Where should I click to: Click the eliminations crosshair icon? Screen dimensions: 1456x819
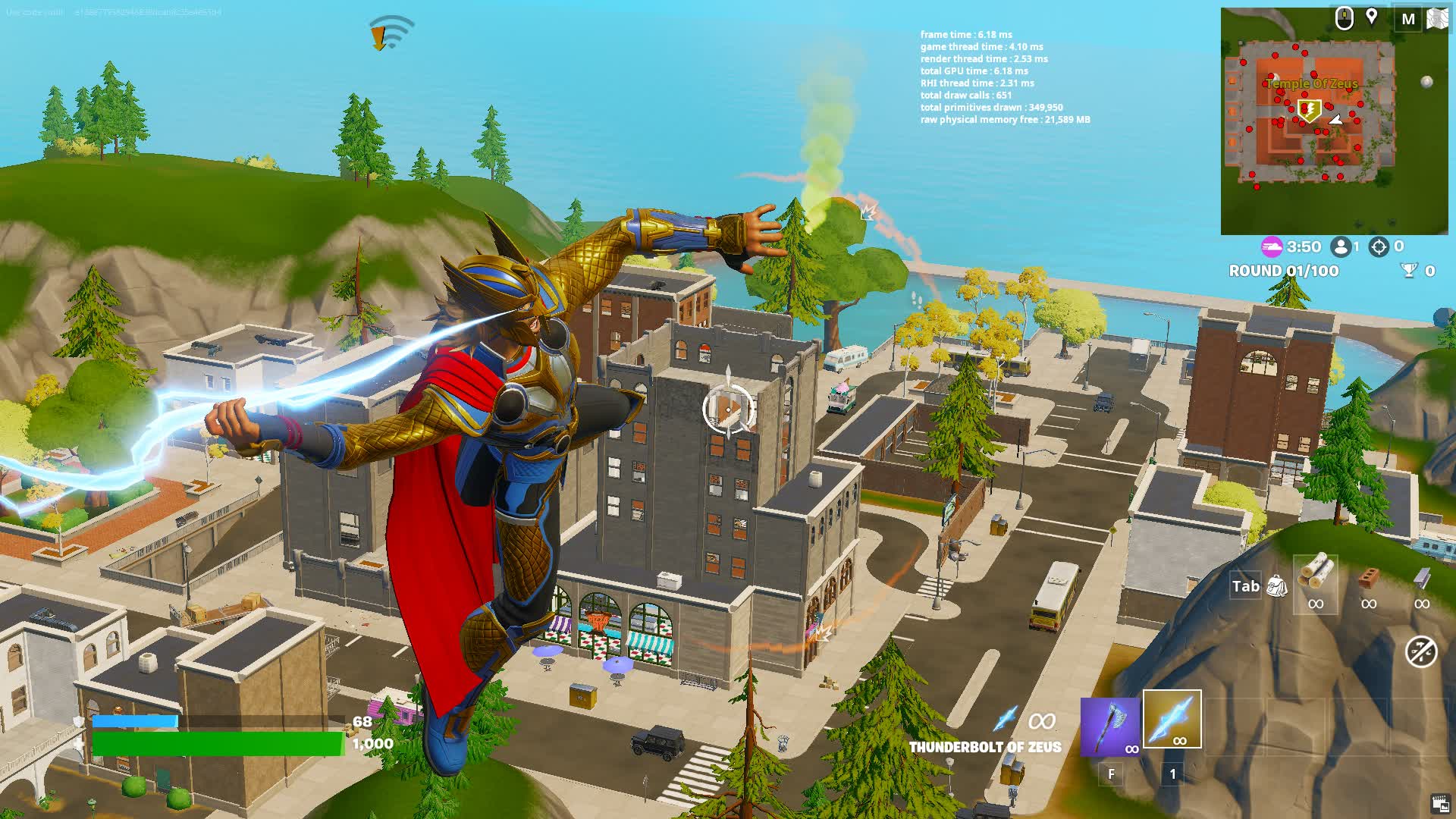(x=1379, y=246)
